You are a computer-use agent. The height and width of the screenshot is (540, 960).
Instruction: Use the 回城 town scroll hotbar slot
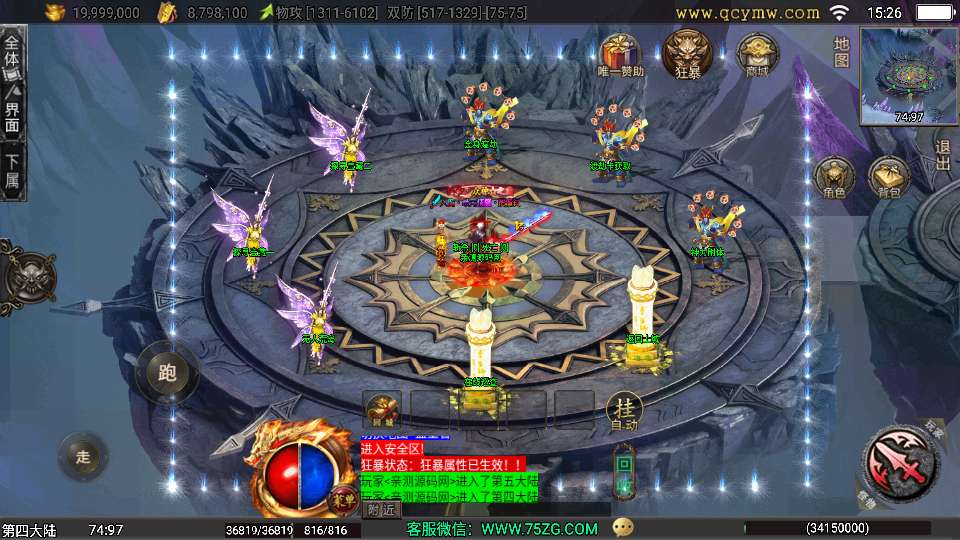tap(382, 408)
